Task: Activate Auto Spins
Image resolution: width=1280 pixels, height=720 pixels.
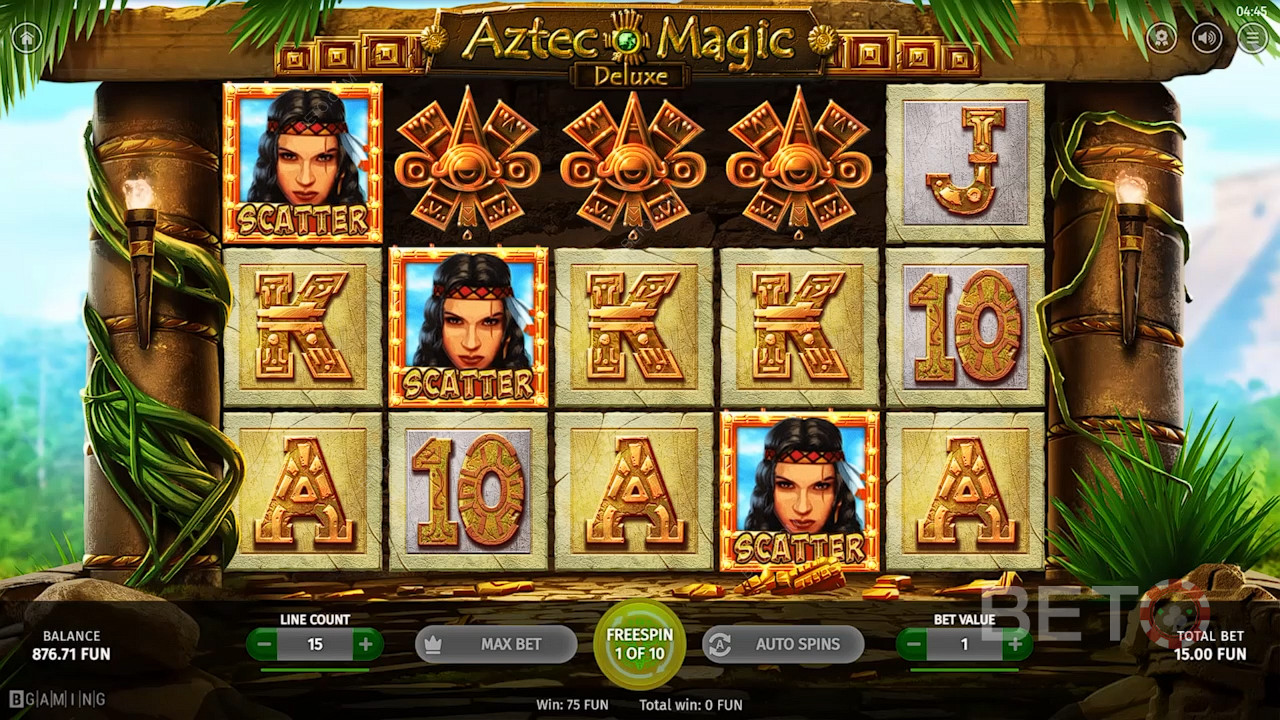Action: (783, 645)
